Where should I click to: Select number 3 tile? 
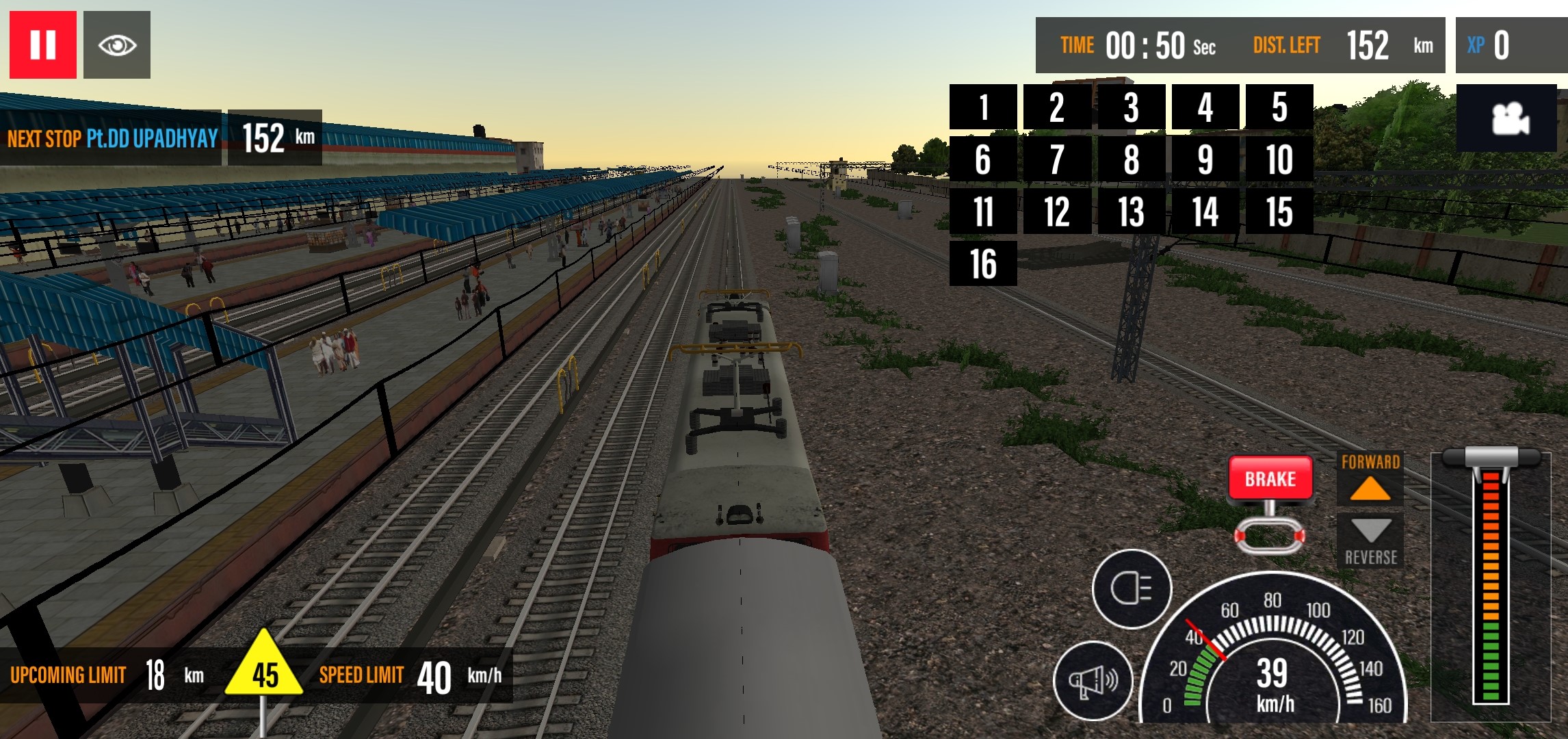pos(1131,107)
